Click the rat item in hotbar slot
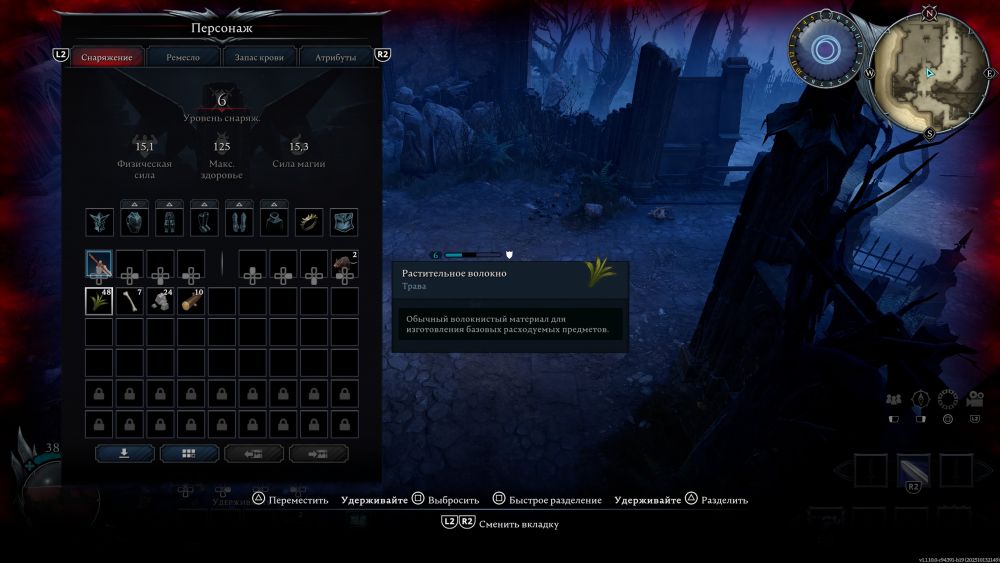Image resolution: width=1000 pixels, height=563 pixels. [345, 265]
